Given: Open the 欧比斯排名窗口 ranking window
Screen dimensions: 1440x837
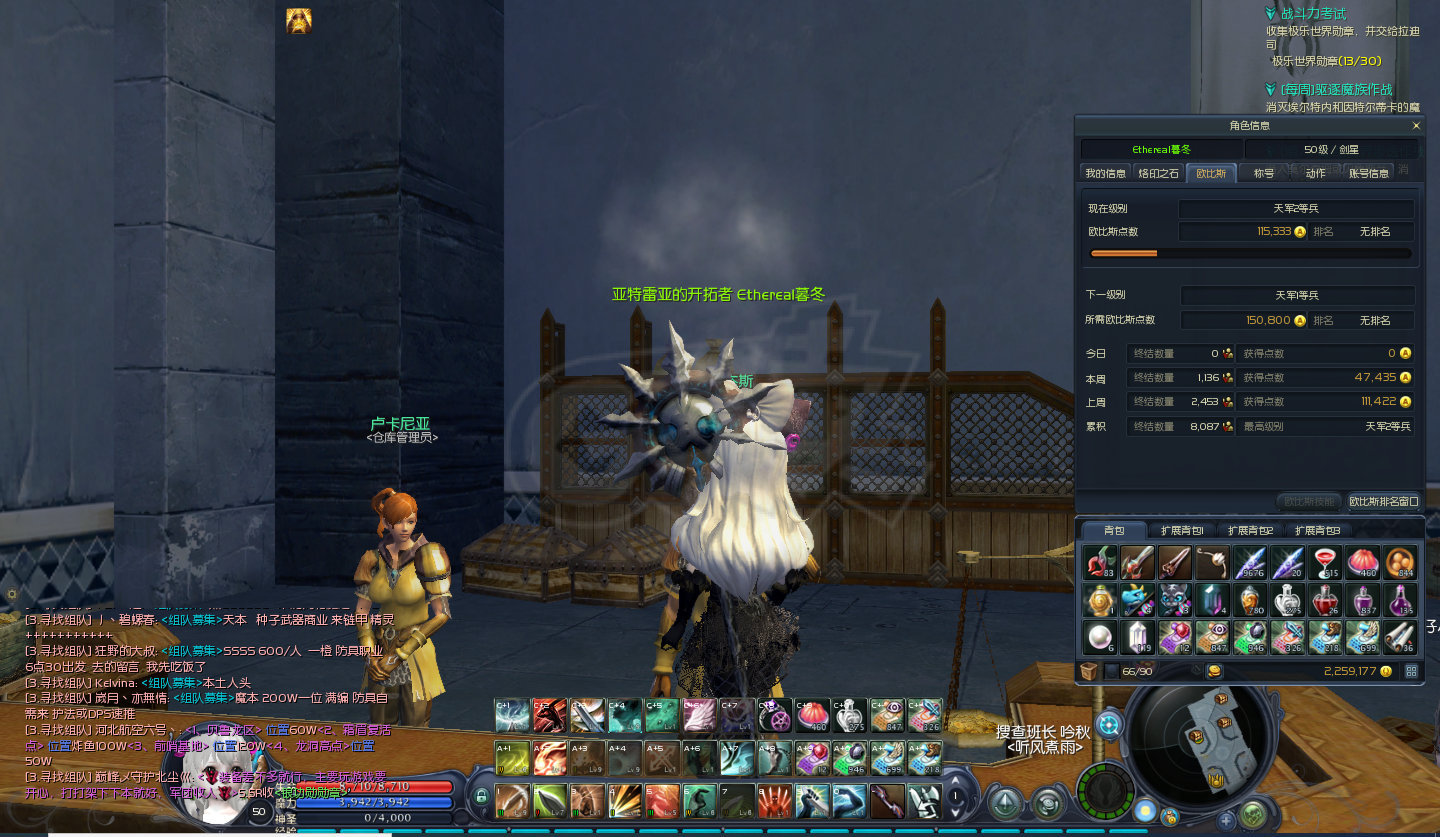Looking at the screenshot, I should click(1383, 501).
